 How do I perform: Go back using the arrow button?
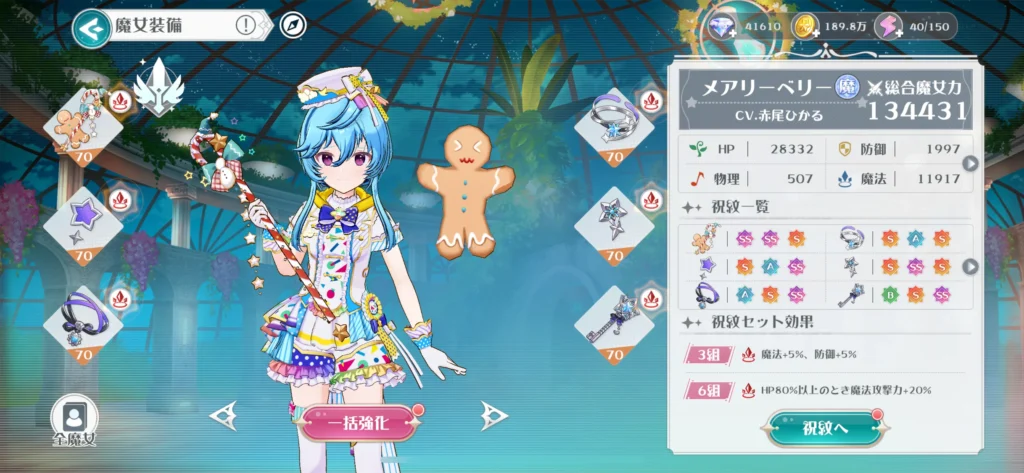(90, 28)
